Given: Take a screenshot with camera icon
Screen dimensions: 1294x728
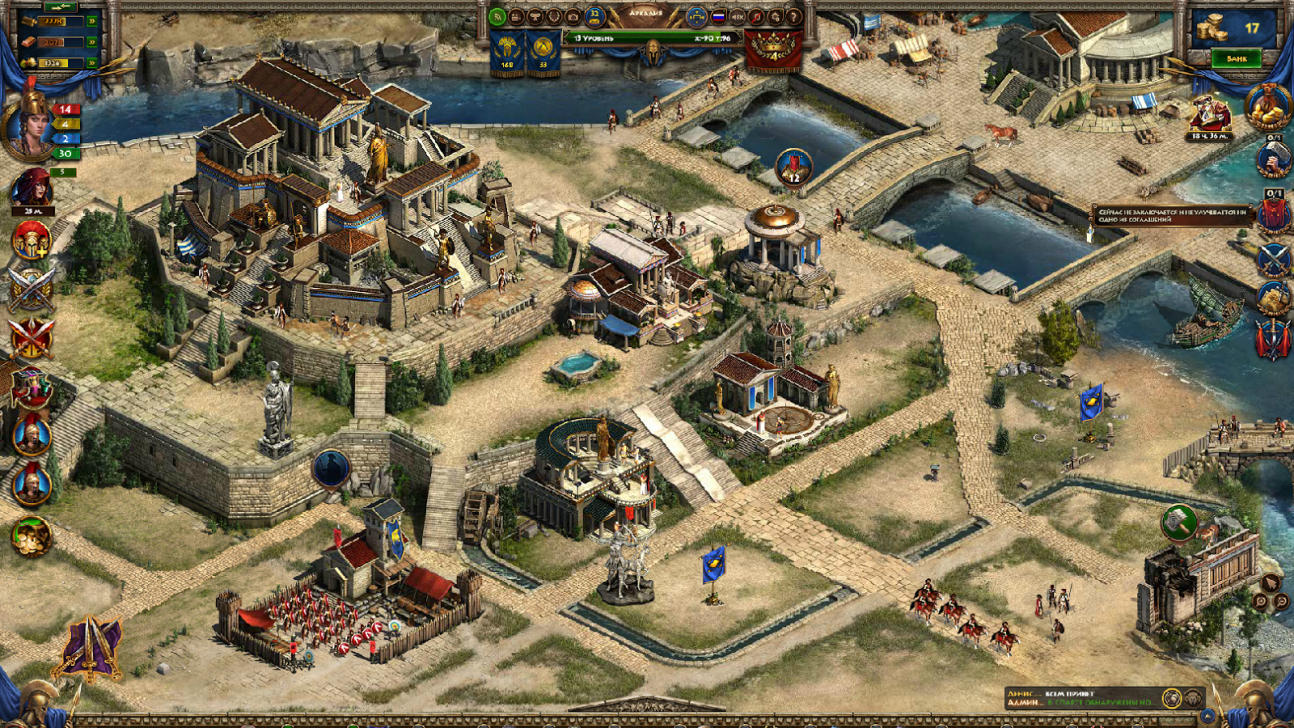Looking at the screenshot, I should [x=572, y=17].
